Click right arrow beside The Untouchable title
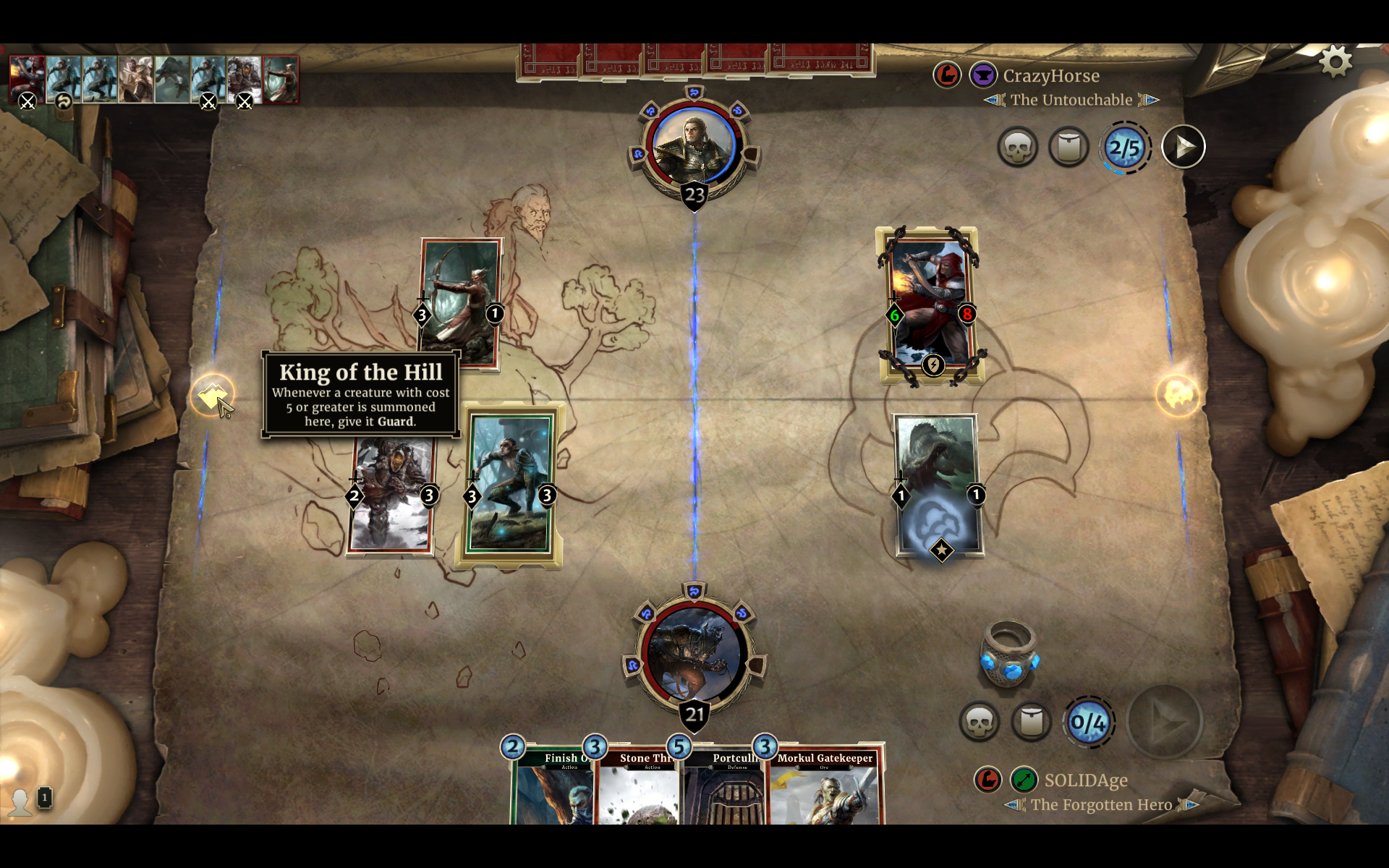 click(x=1150, y=100)
